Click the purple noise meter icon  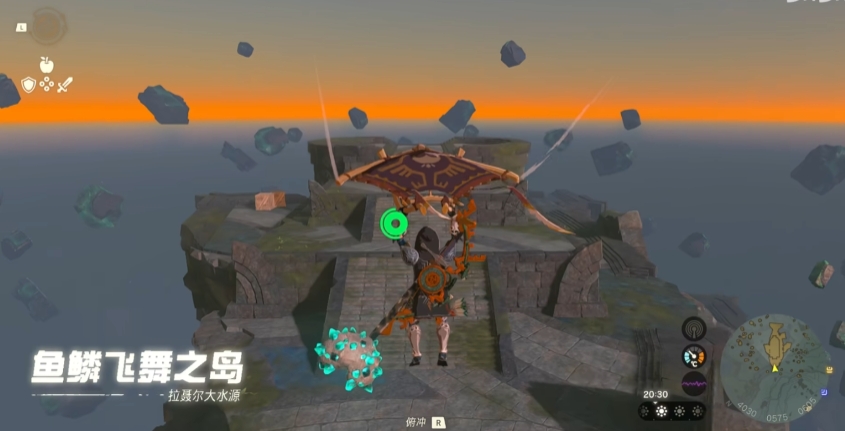694,383
